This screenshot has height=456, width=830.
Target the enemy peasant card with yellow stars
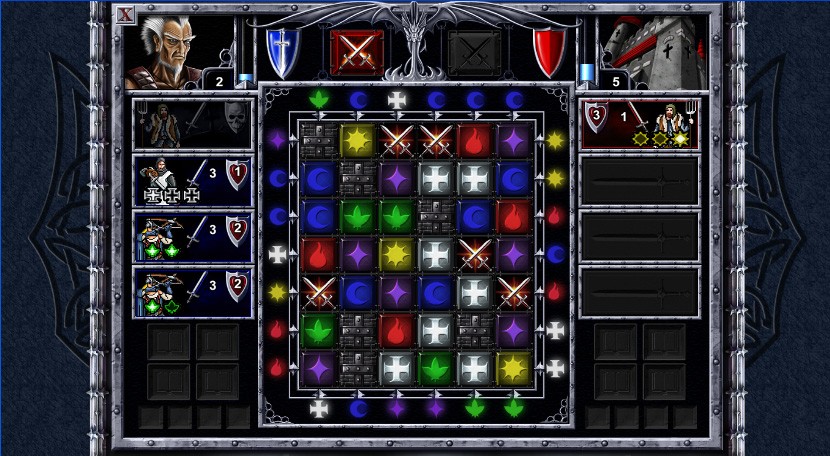pyautogui.click(x=640, y=124)
